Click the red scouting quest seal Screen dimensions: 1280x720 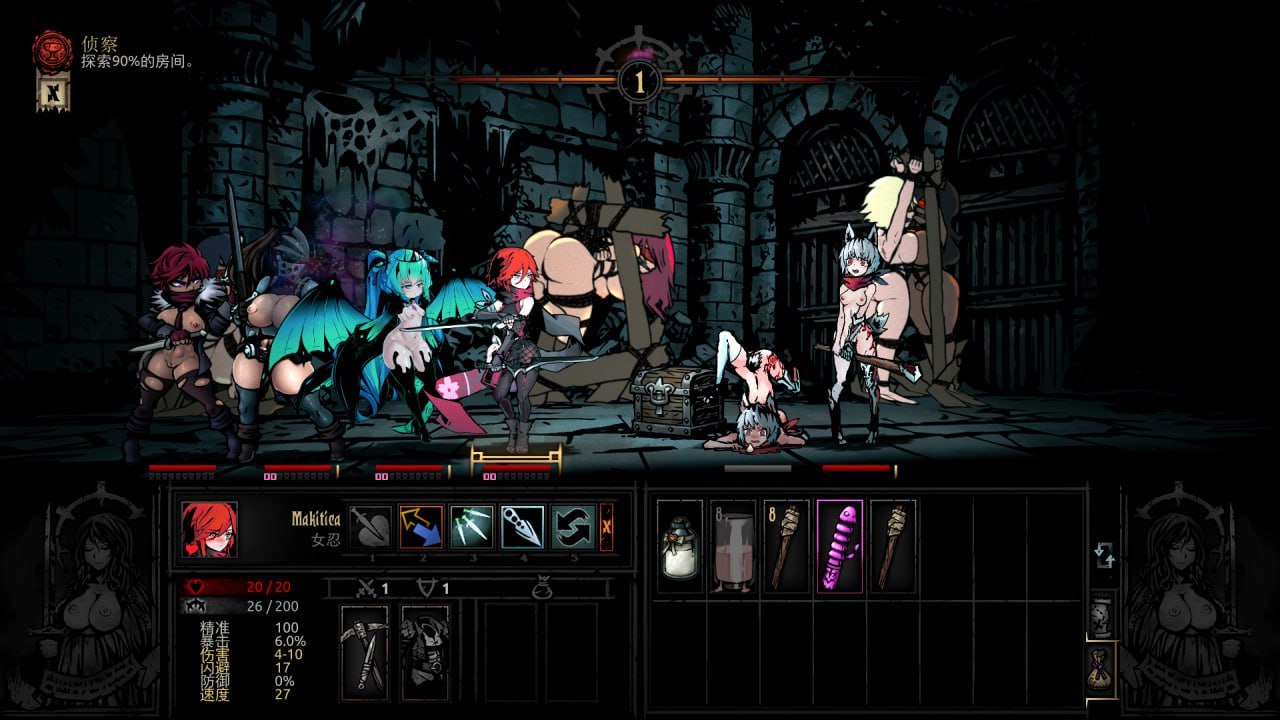[52, 50]
